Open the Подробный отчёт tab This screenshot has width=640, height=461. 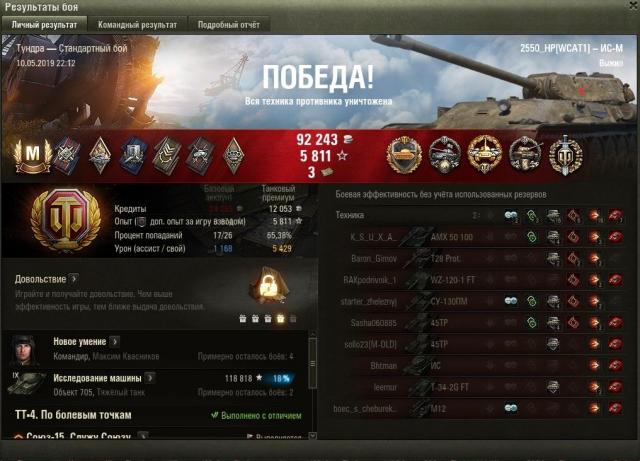pyautogui.click(x=228, y=24)
